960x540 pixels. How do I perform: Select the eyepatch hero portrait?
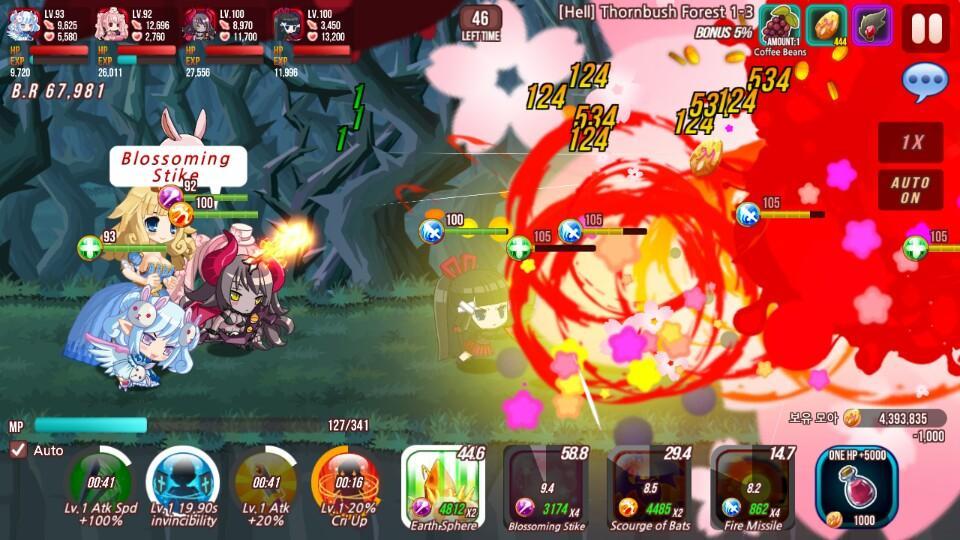coord(288,24)
